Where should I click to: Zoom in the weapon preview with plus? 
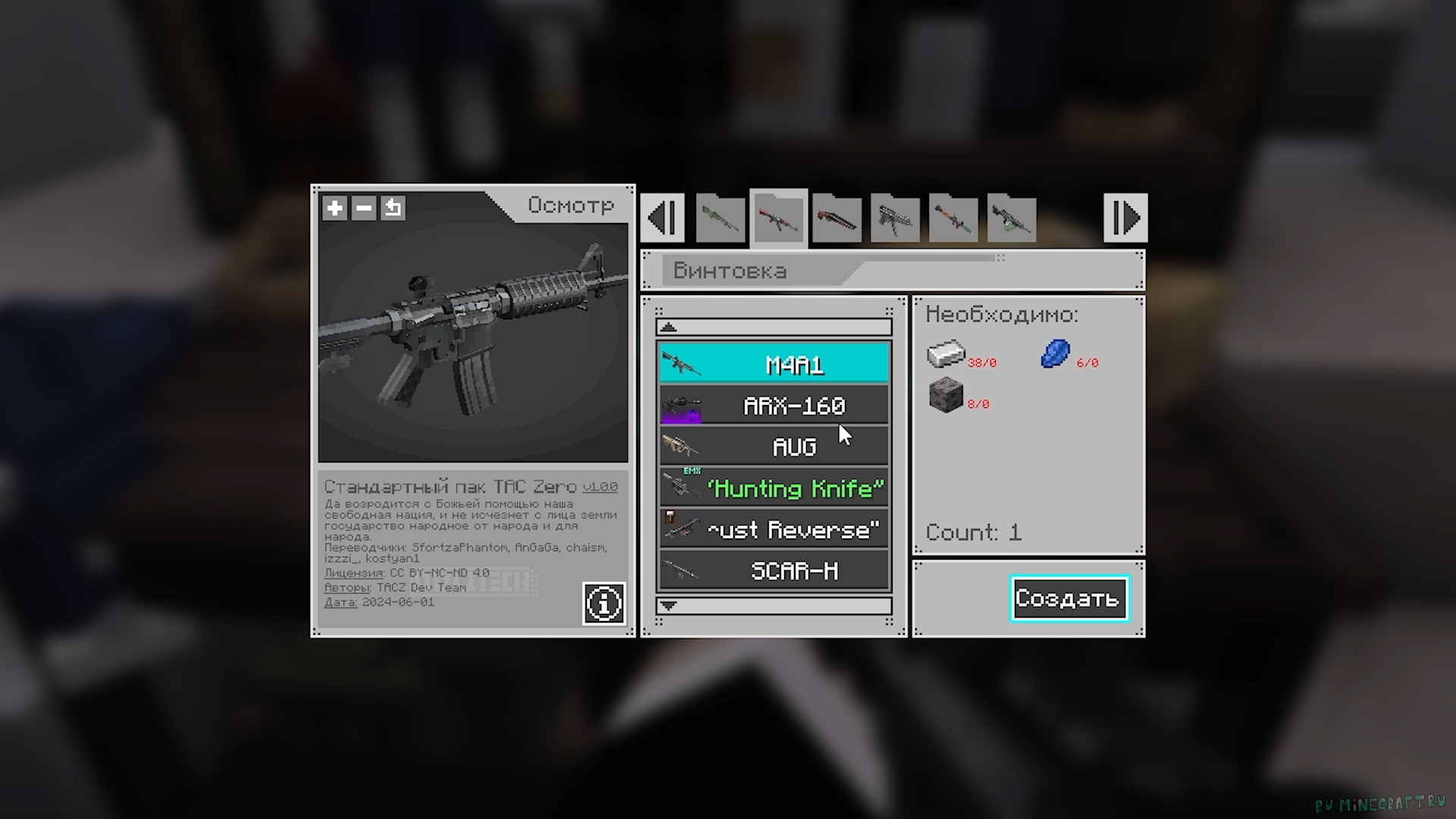click(x=334, y=208)
